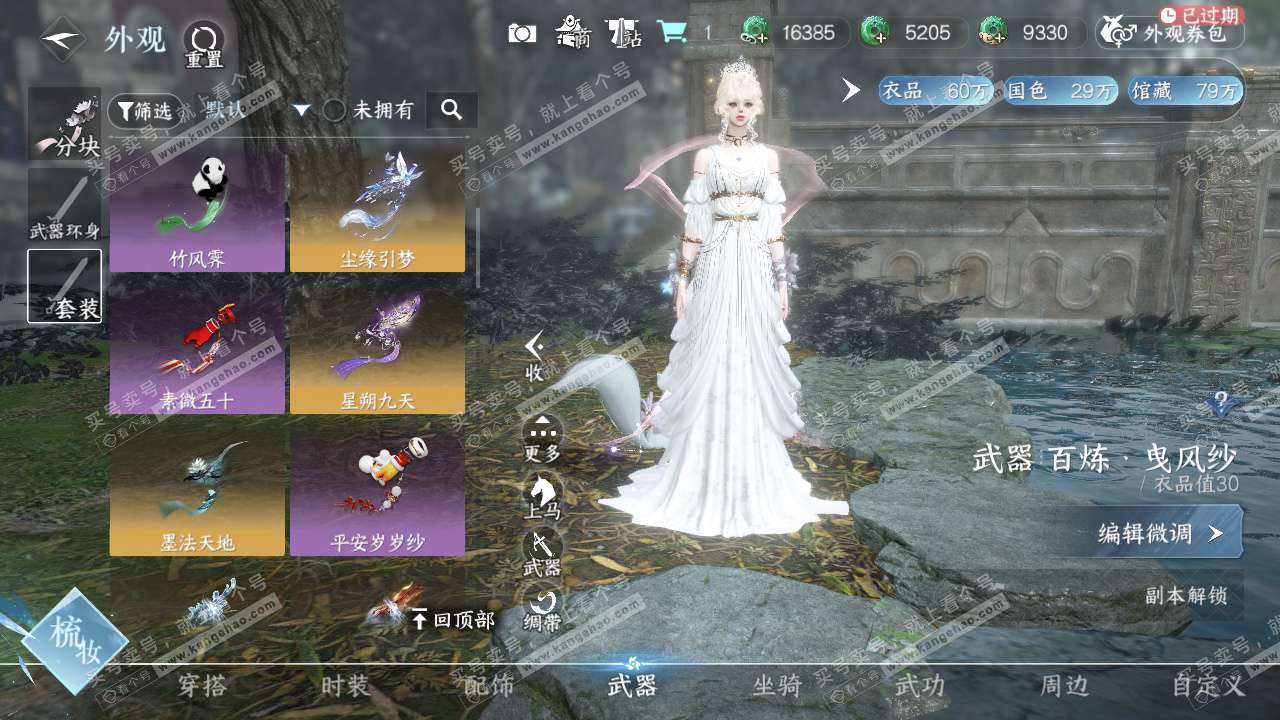
Task: Choose the 素微五十 weapon skin
Action: [197, 355]
